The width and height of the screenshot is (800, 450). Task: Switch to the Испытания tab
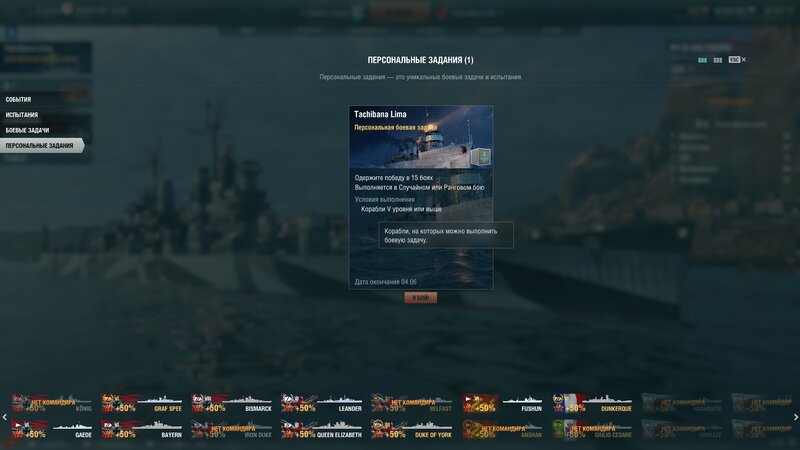[x=22, y=115]
